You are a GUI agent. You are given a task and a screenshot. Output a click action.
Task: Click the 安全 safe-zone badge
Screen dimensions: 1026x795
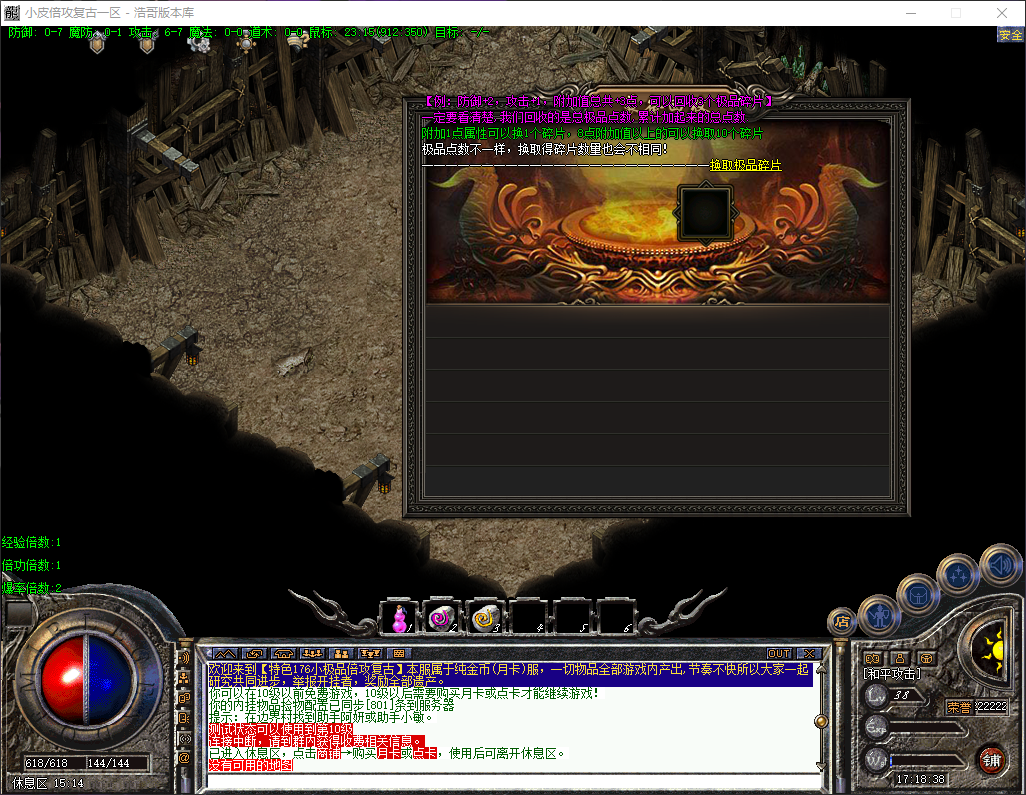[x=1010, y=35]
